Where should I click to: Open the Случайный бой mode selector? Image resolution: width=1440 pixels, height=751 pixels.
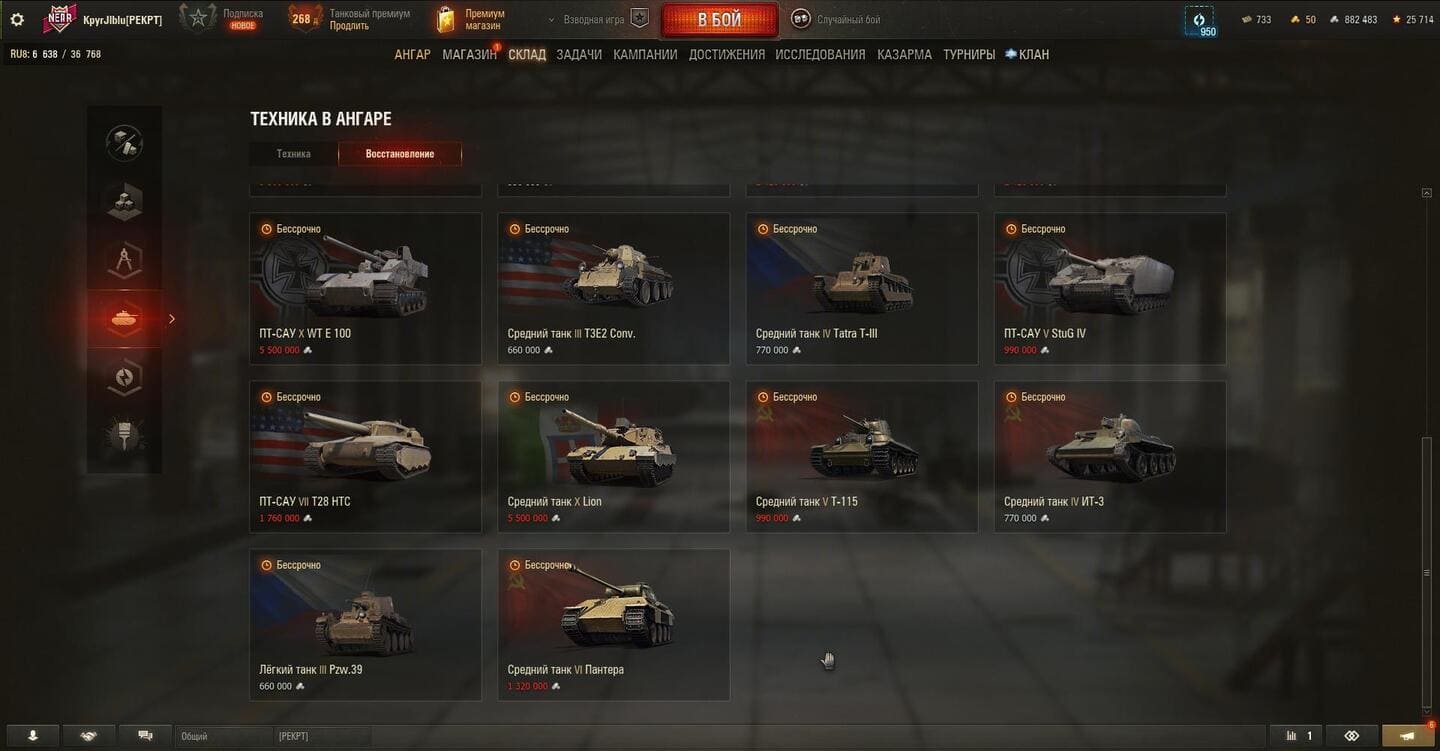click(835, 20)
